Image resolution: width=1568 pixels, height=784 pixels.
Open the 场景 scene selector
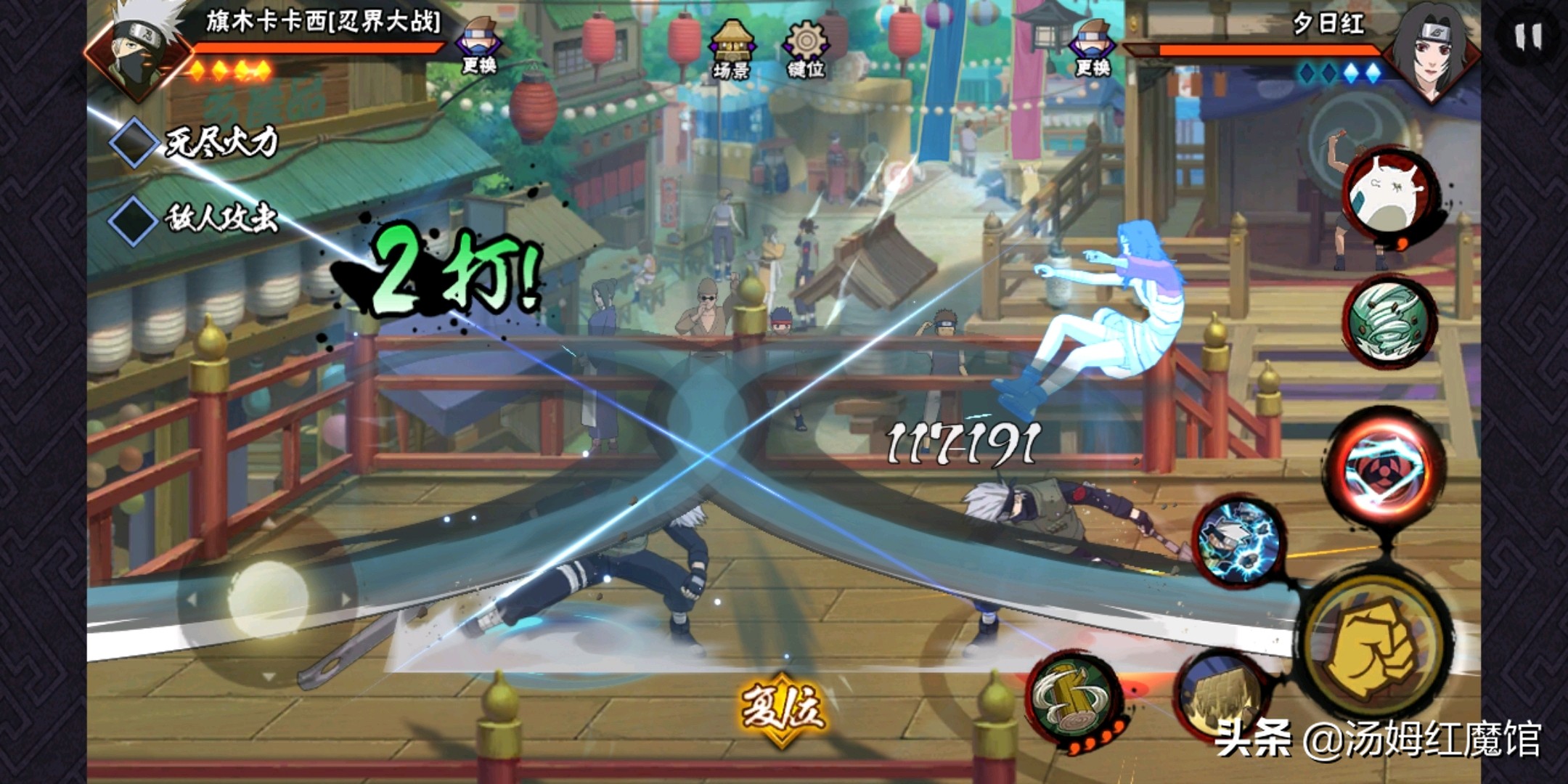point(731,49)
